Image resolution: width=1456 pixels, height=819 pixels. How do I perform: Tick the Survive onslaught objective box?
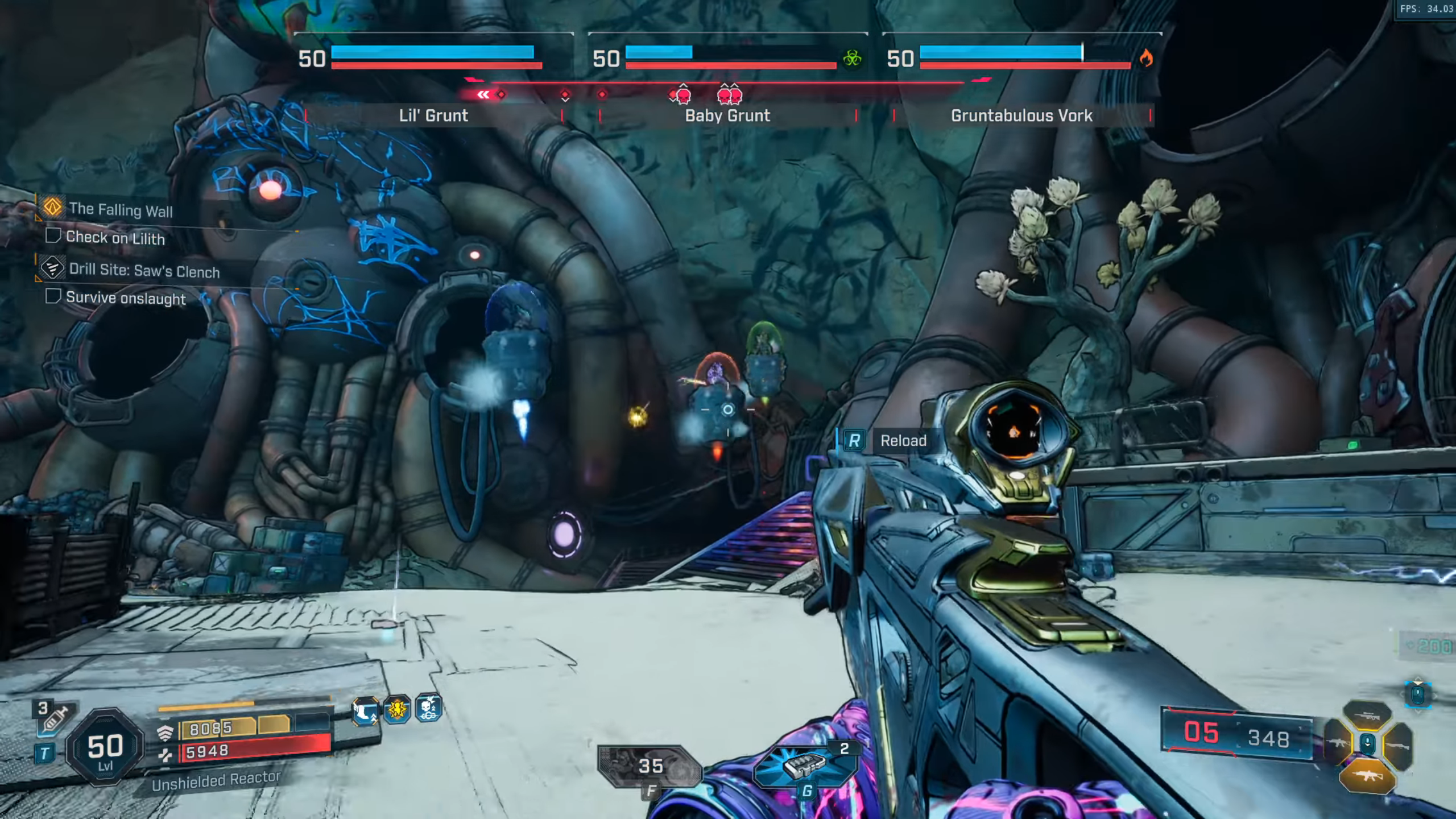[x=53, y=296]
